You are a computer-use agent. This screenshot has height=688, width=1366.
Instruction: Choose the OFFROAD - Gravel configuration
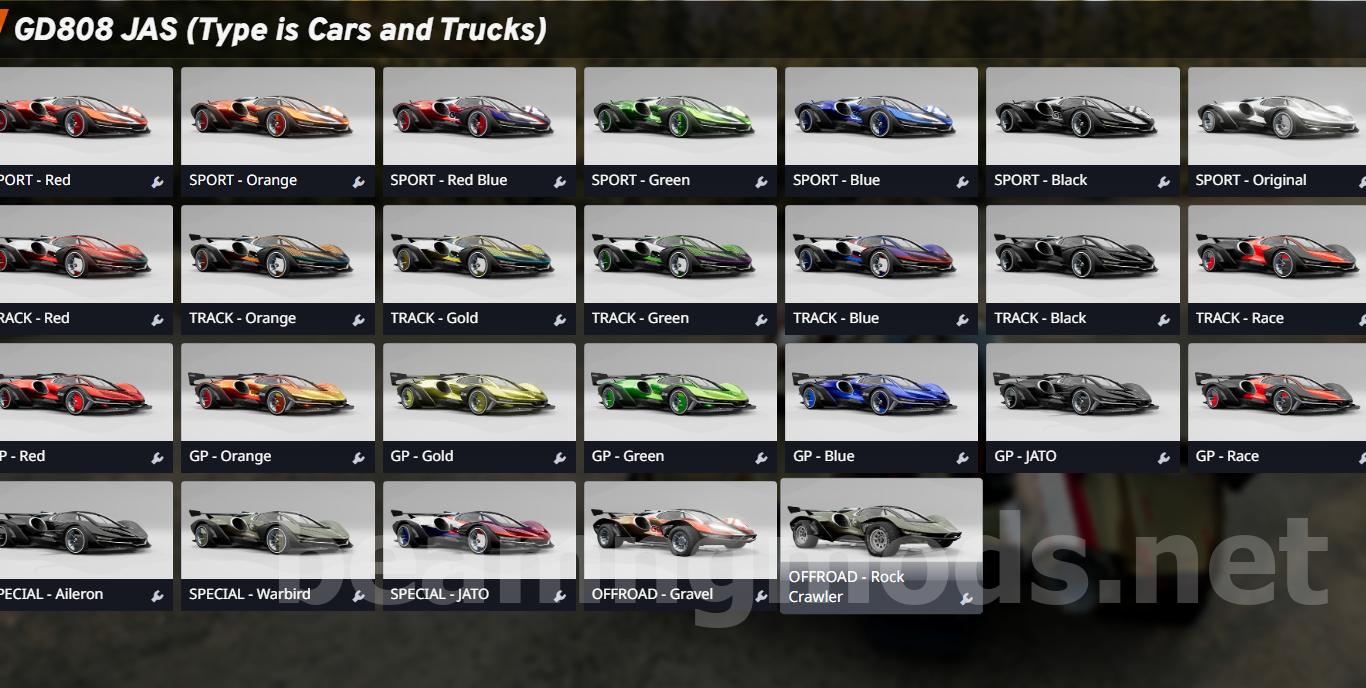click(680, 532)
